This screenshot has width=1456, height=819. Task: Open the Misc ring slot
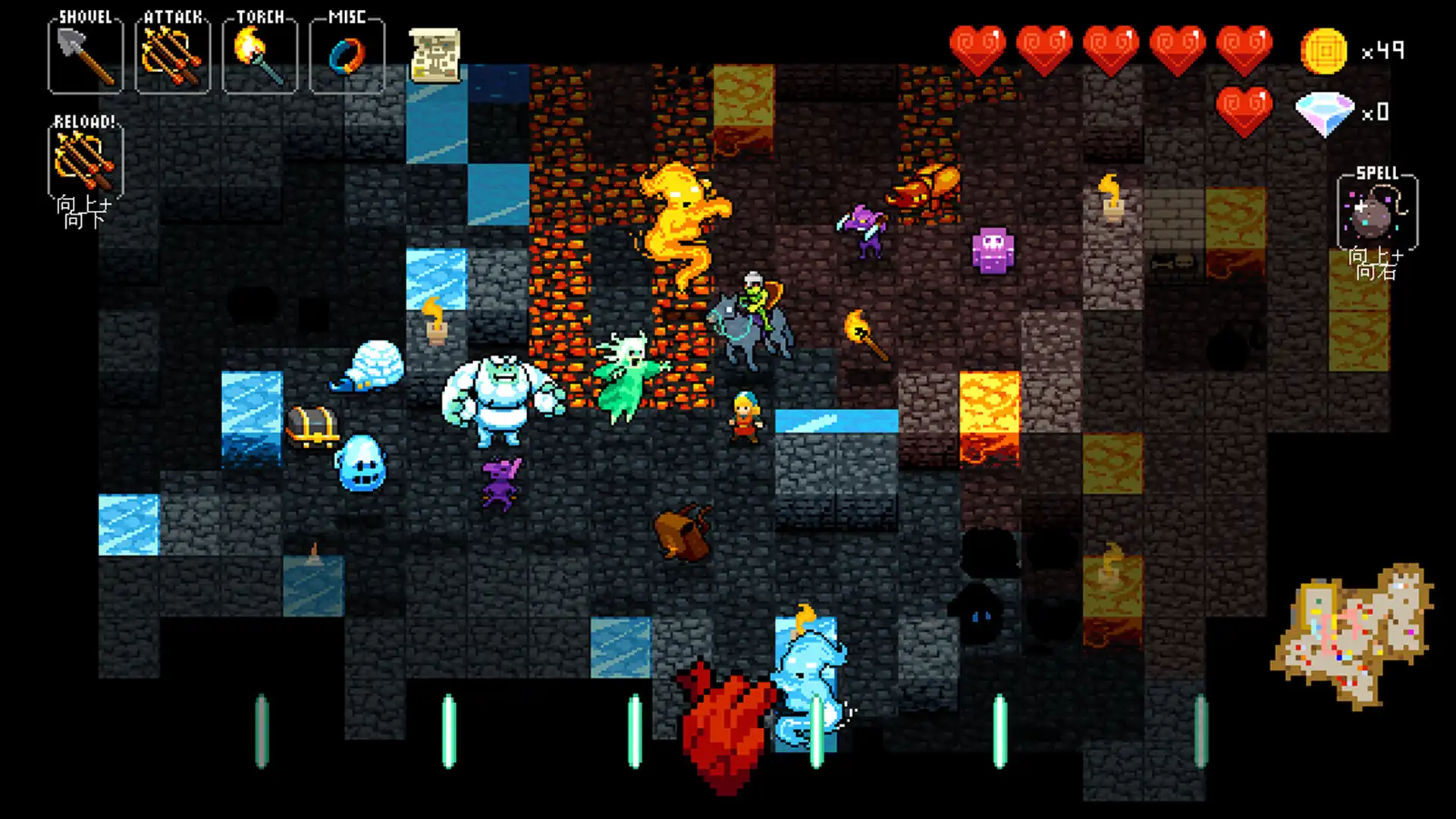click(x=346, y=55)
